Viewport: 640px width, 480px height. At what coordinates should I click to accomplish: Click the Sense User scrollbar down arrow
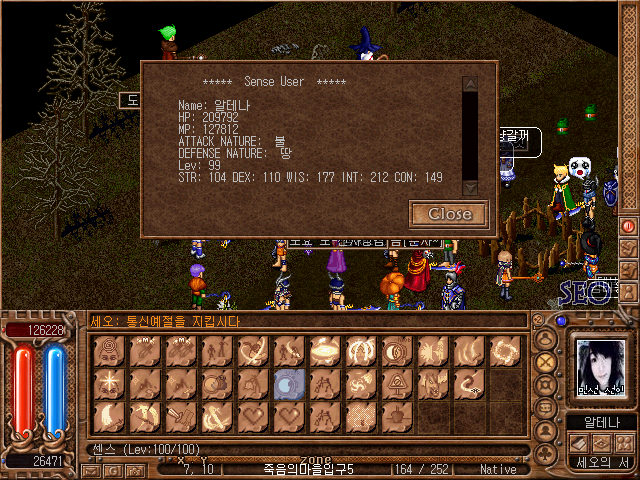(x=469, y=186)
